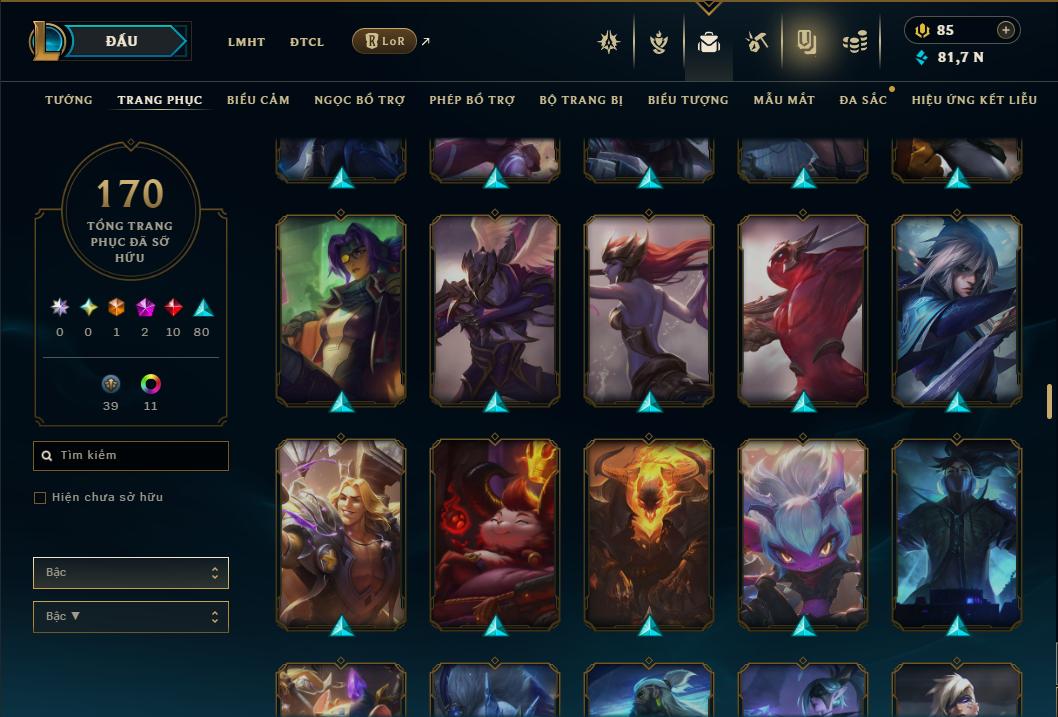Switch to the ĐTCL game tab

click(307, 42)
